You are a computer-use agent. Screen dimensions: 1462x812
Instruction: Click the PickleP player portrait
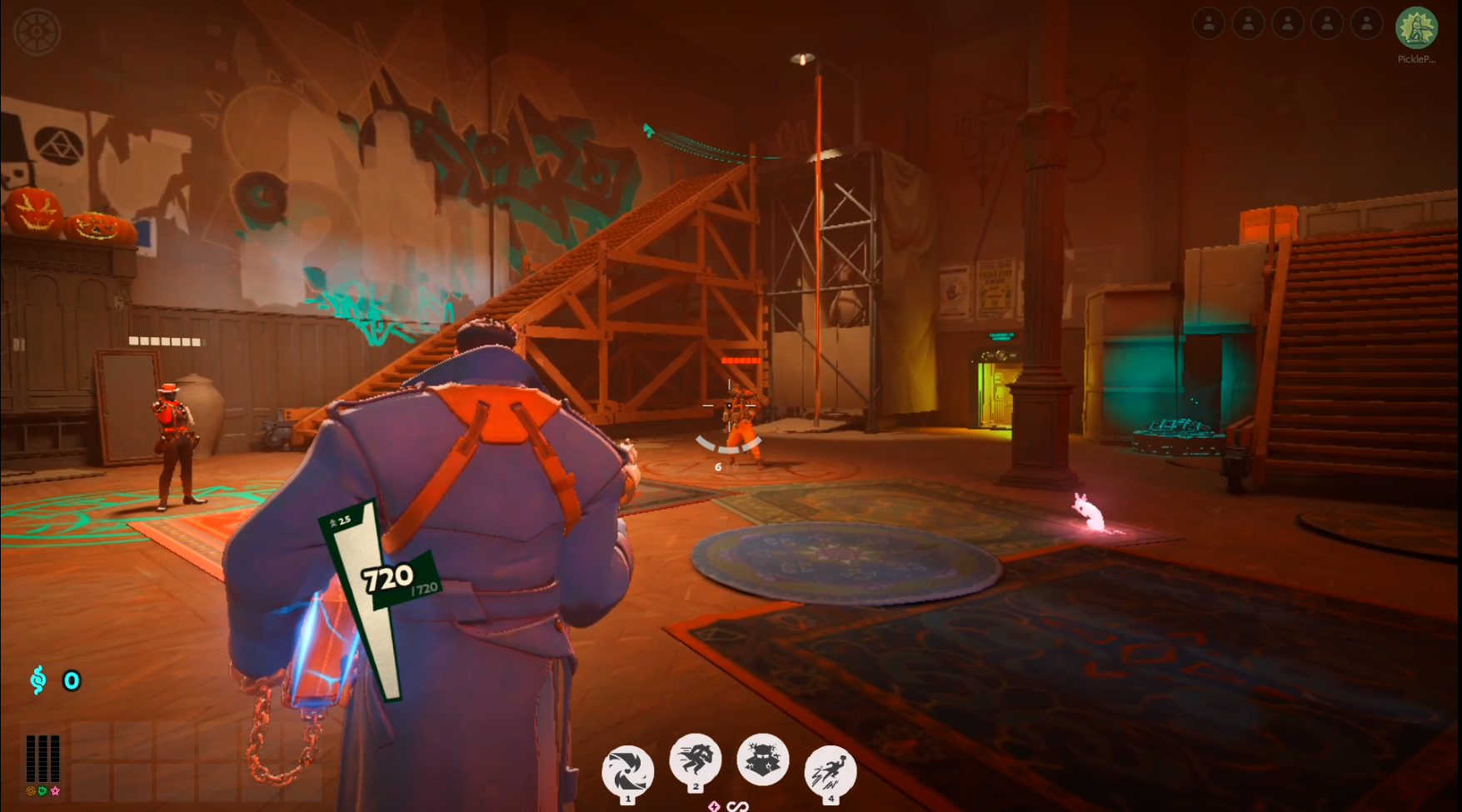tap(1416, 28)
